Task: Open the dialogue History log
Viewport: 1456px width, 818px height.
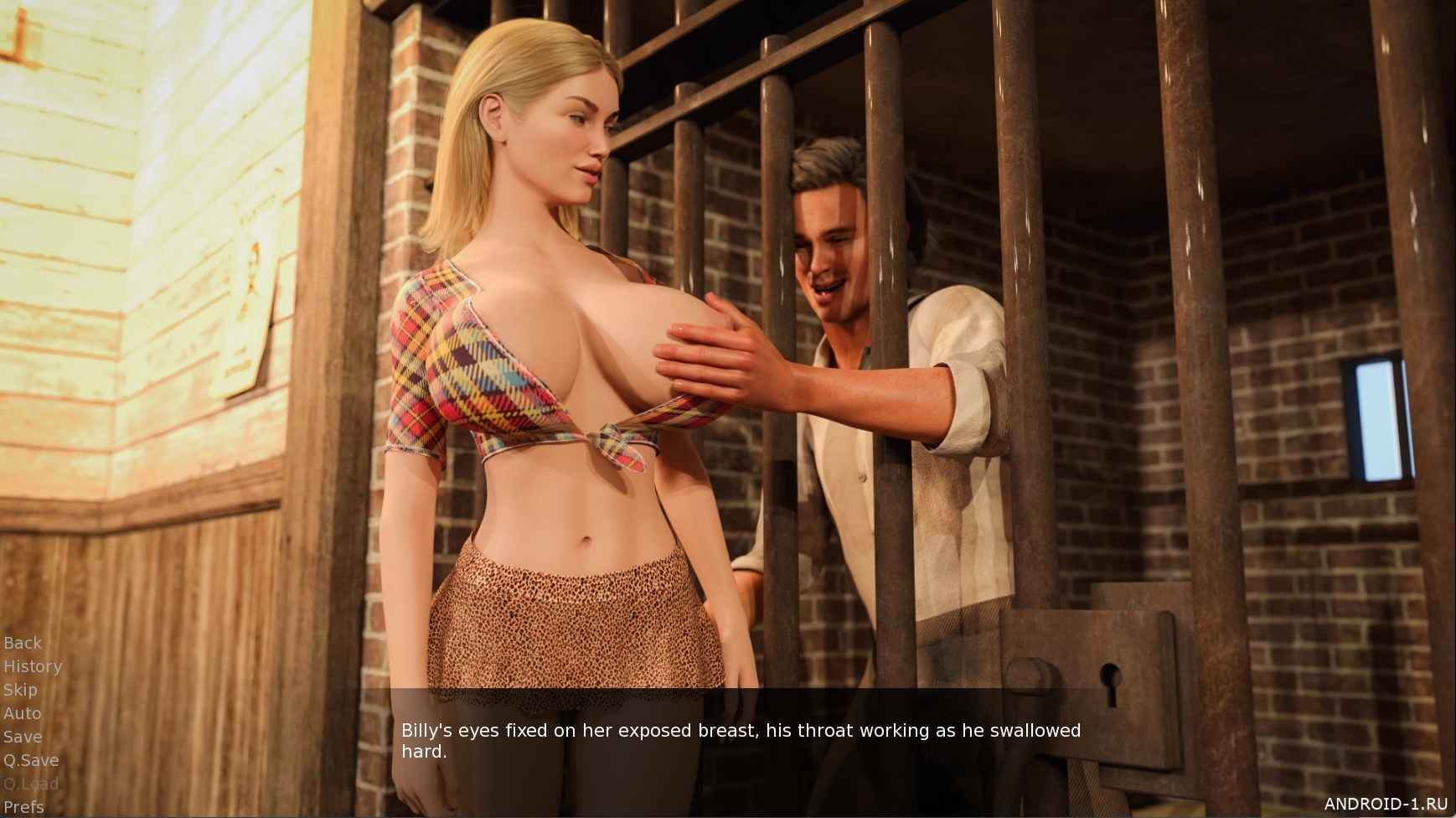Action: pos(33,666)
